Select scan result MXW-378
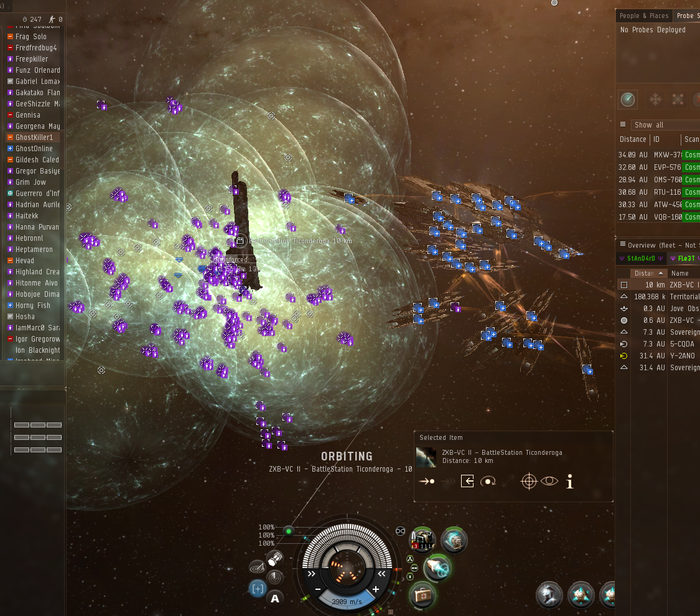Image resolution: width=700 pixels, height=616 pixels. click(x=666, y=155)
